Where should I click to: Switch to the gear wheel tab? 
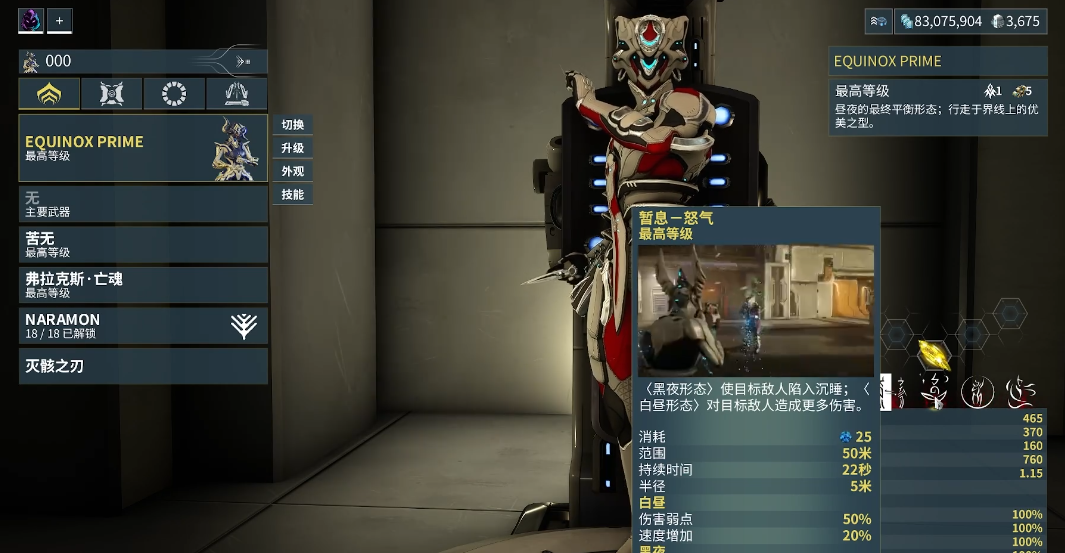[174, 94]
